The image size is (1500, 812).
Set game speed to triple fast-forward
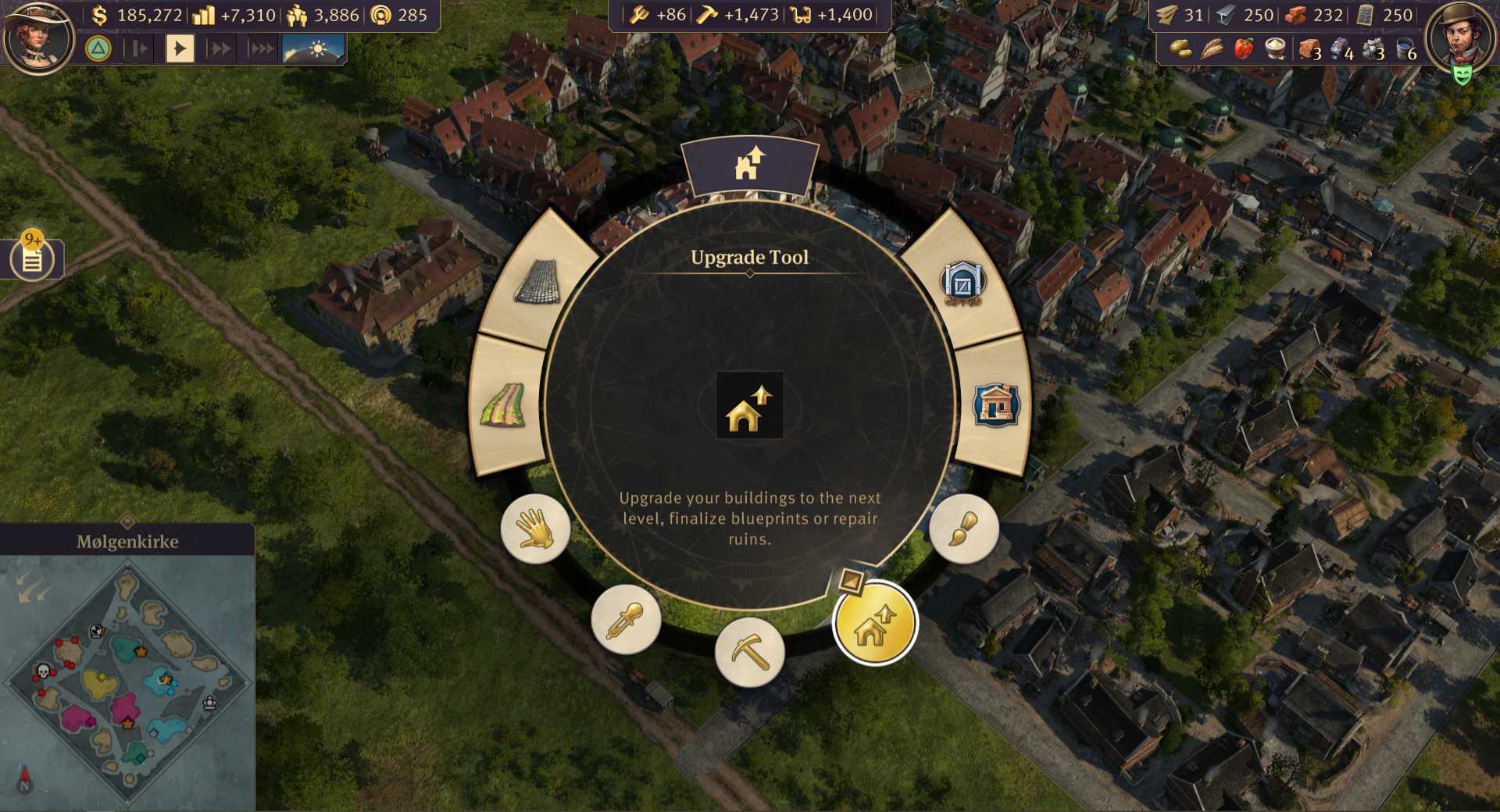[x=261, y=49]
